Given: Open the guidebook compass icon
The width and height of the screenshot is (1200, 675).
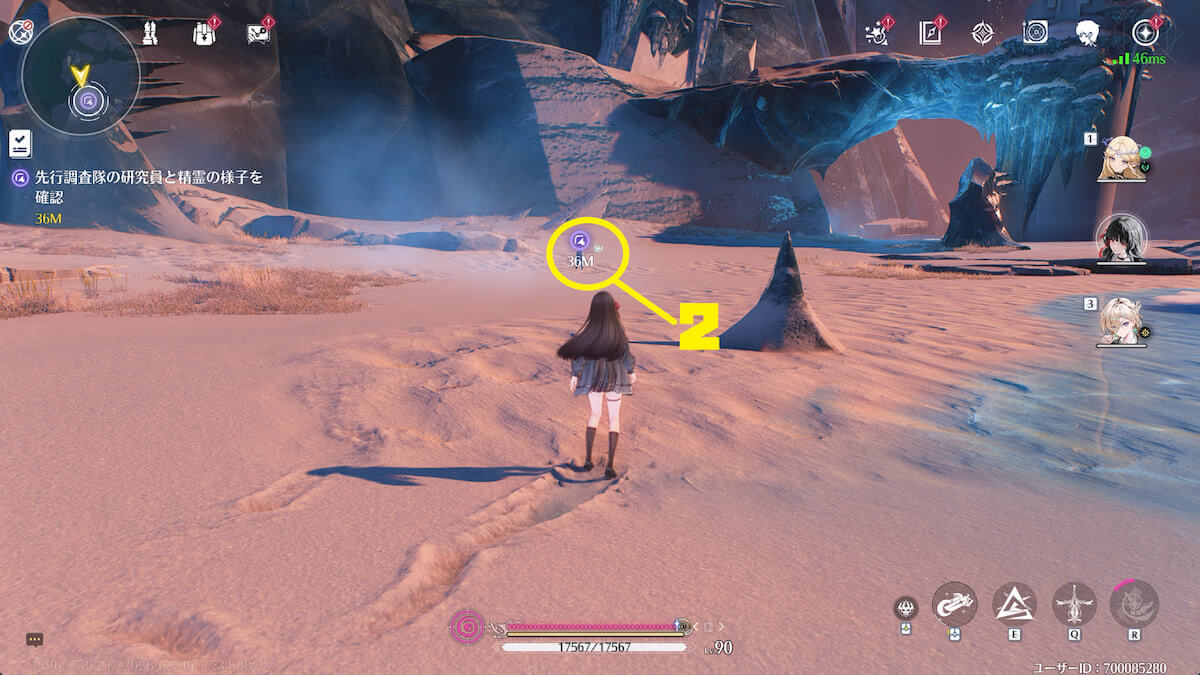Looking at the screenshot, I should [x=930, y=33].
